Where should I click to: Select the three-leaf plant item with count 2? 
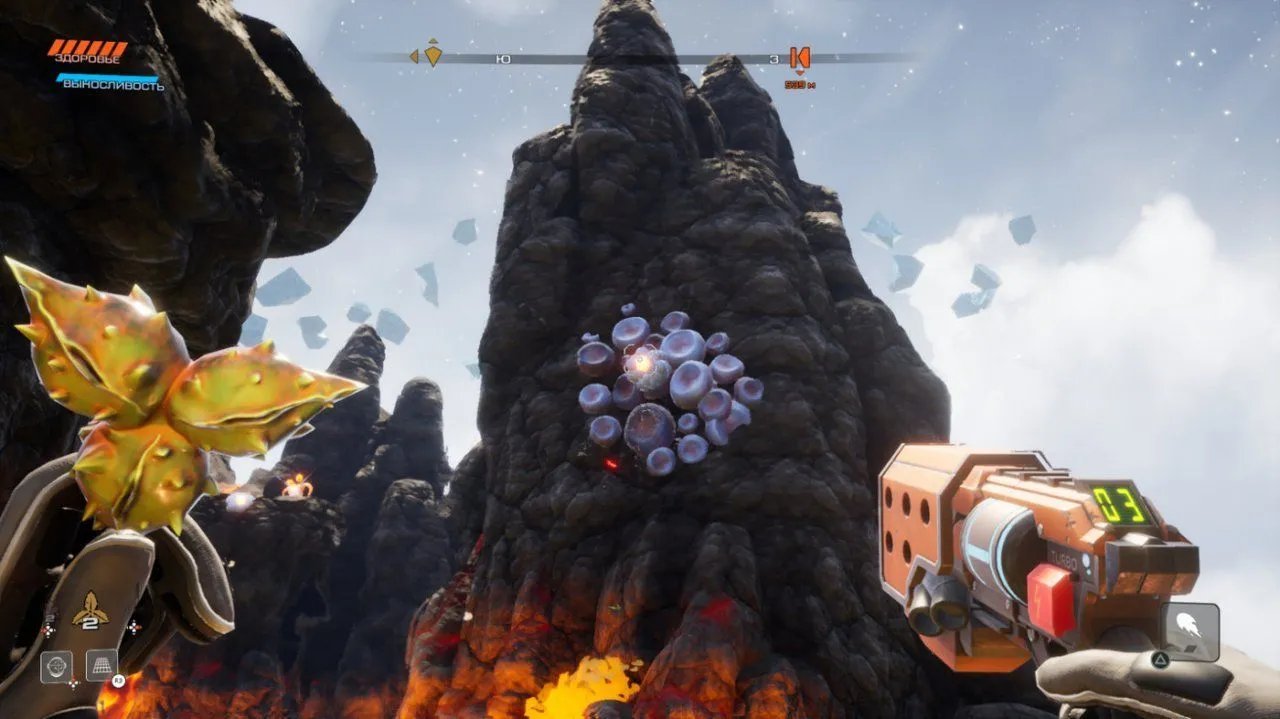click(x=90, y=609)
